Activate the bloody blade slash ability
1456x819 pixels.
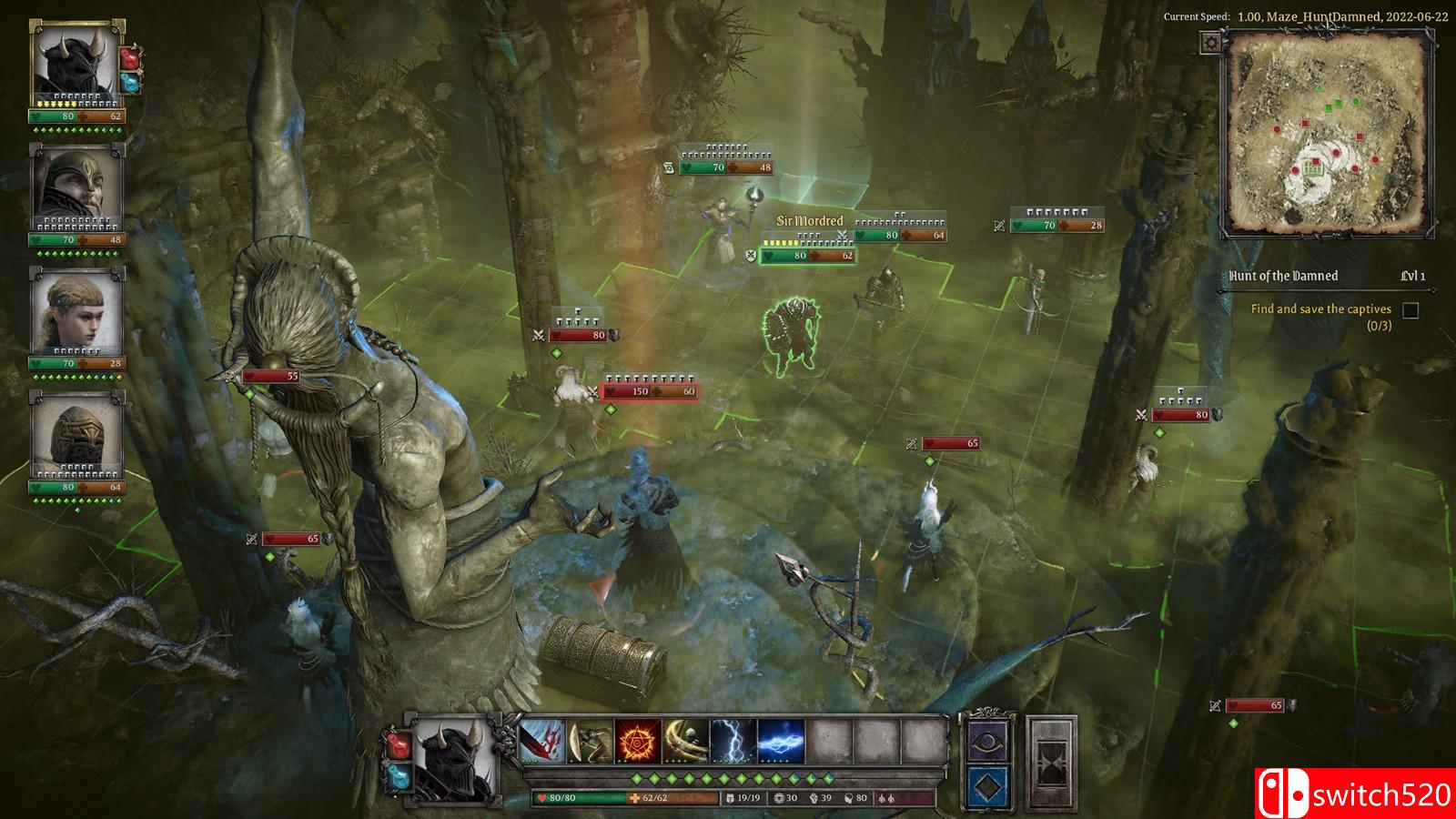[x=542, y=741]
